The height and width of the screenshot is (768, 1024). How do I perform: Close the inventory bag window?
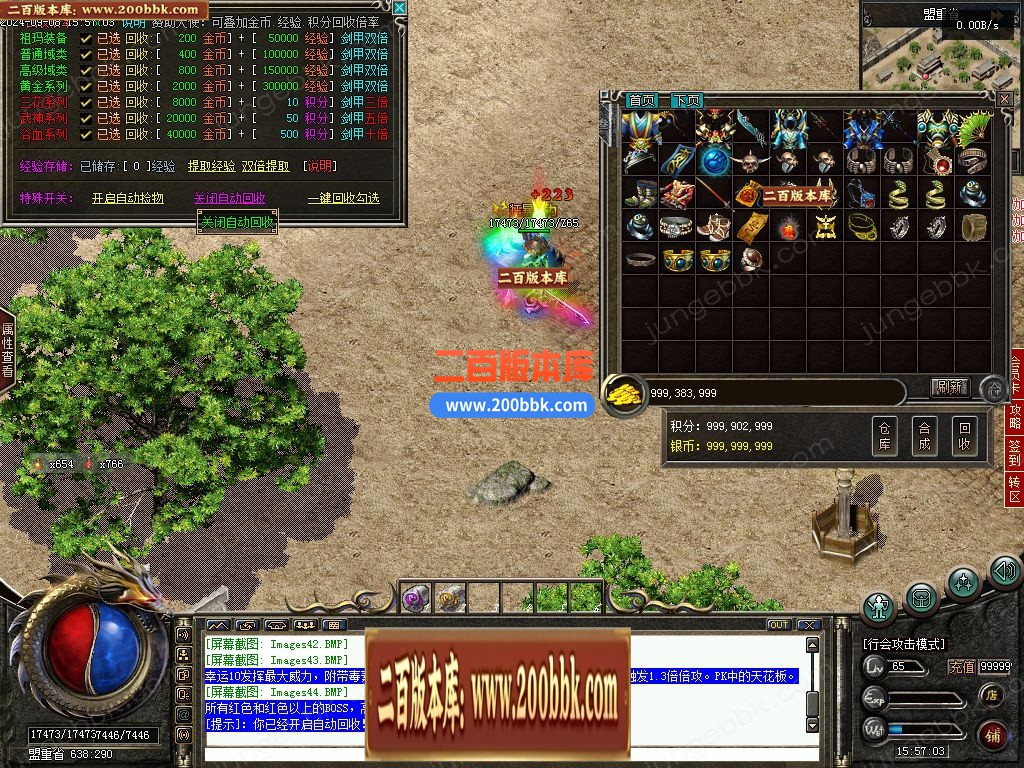[1004, 100]
